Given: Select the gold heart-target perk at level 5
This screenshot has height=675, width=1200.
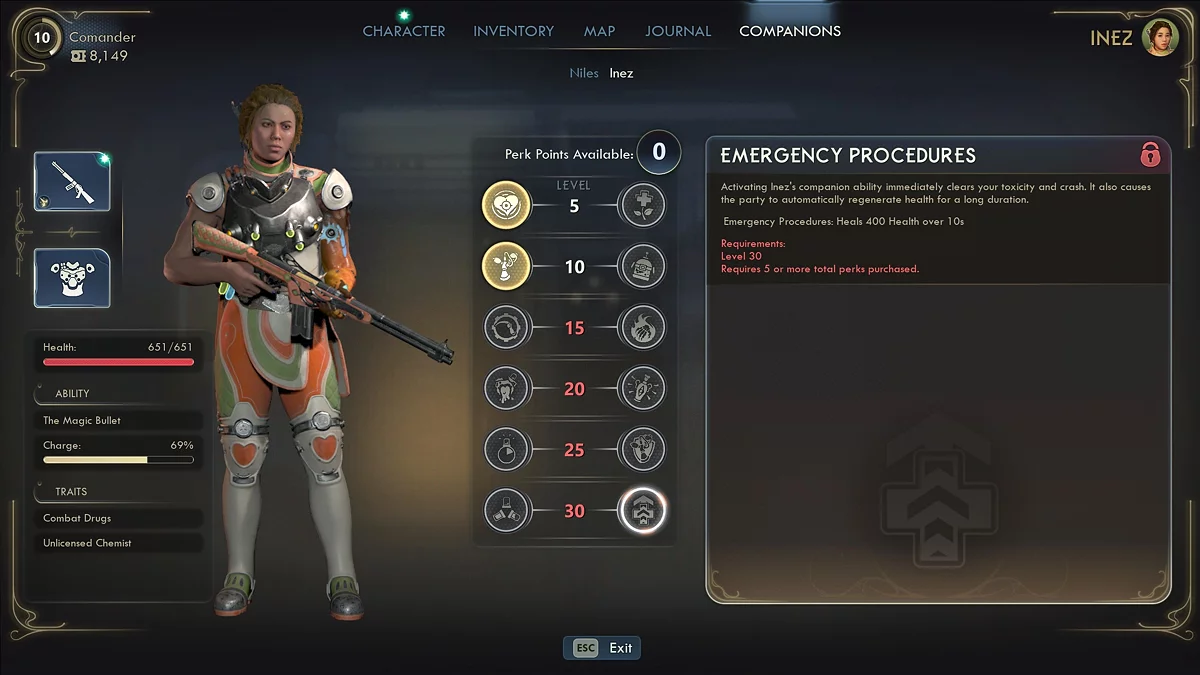Looking at the screenshot, I should pyautogui.click(x=506, y=206).
